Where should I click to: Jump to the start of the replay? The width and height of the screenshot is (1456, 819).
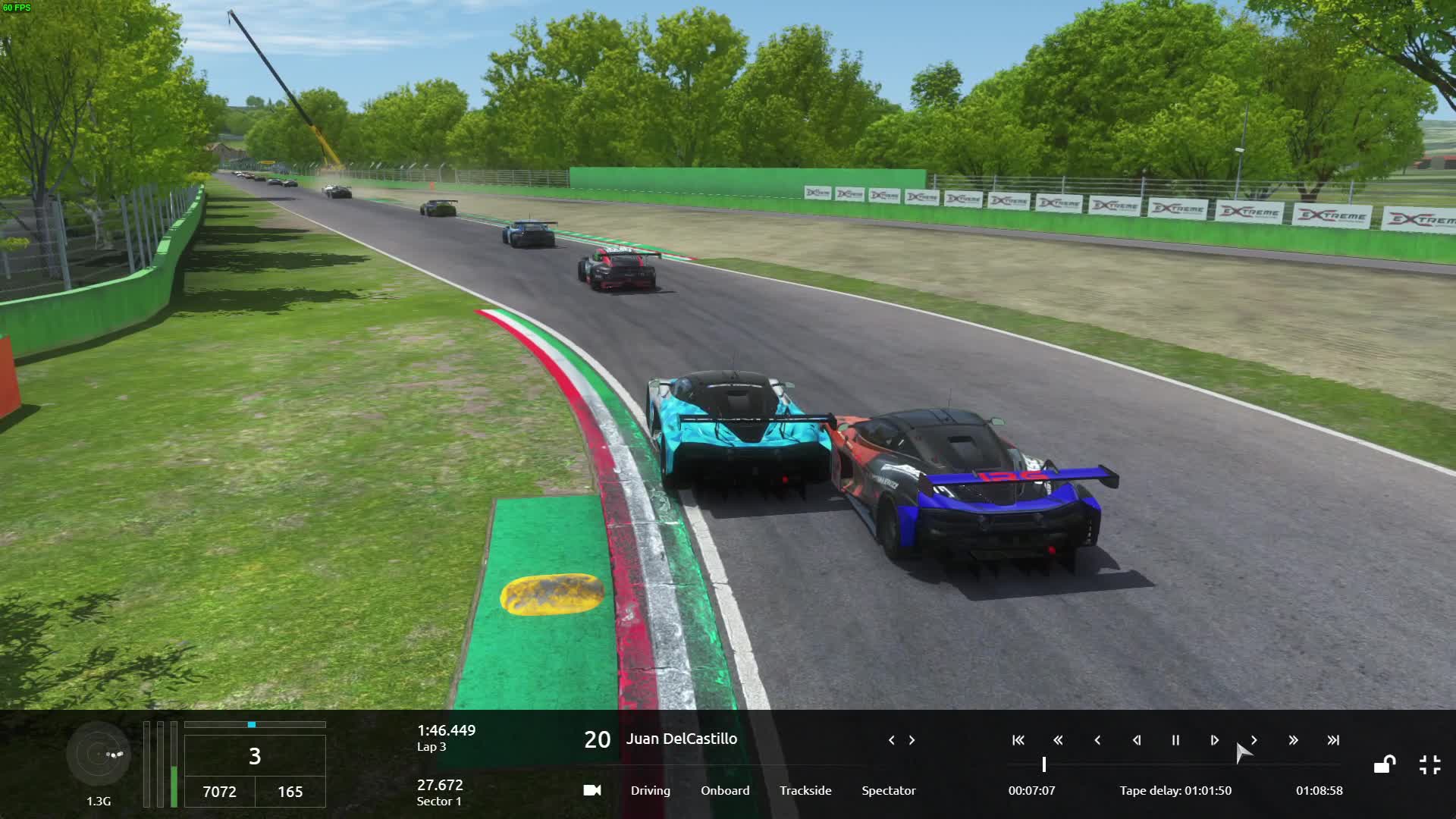[x=1018, y=740]
